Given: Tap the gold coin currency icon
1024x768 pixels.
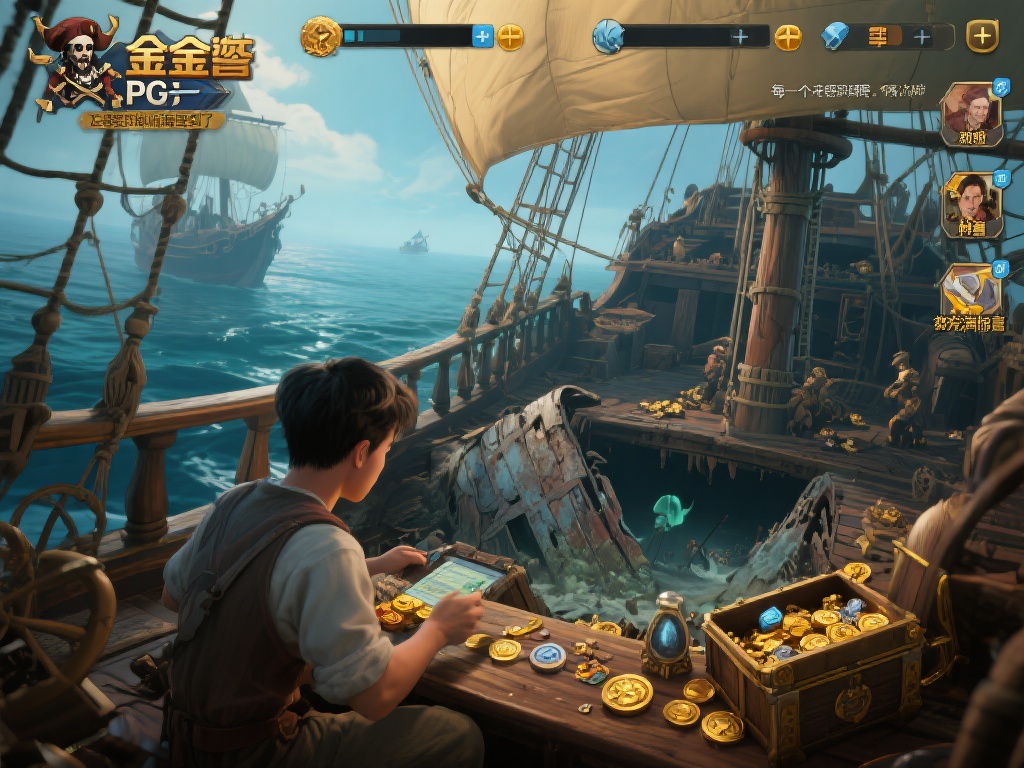Looking at the screenshot, I should click(321, 37).
